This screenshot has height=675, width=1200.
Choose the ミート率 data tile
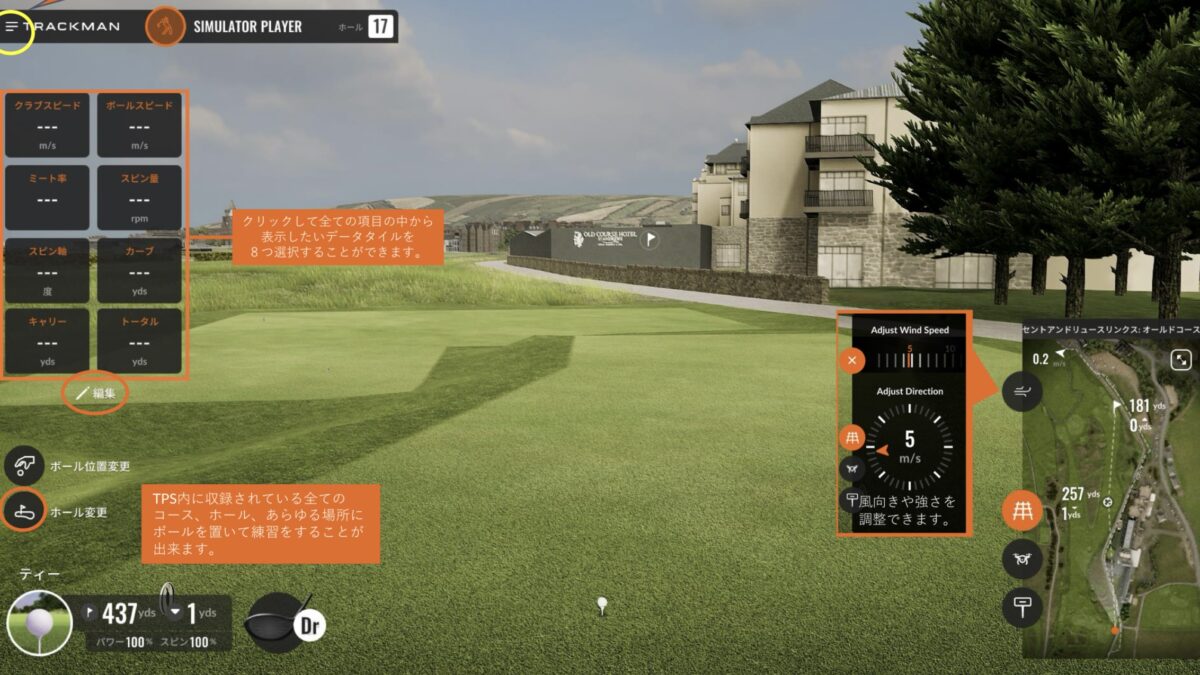coord(48,197)
